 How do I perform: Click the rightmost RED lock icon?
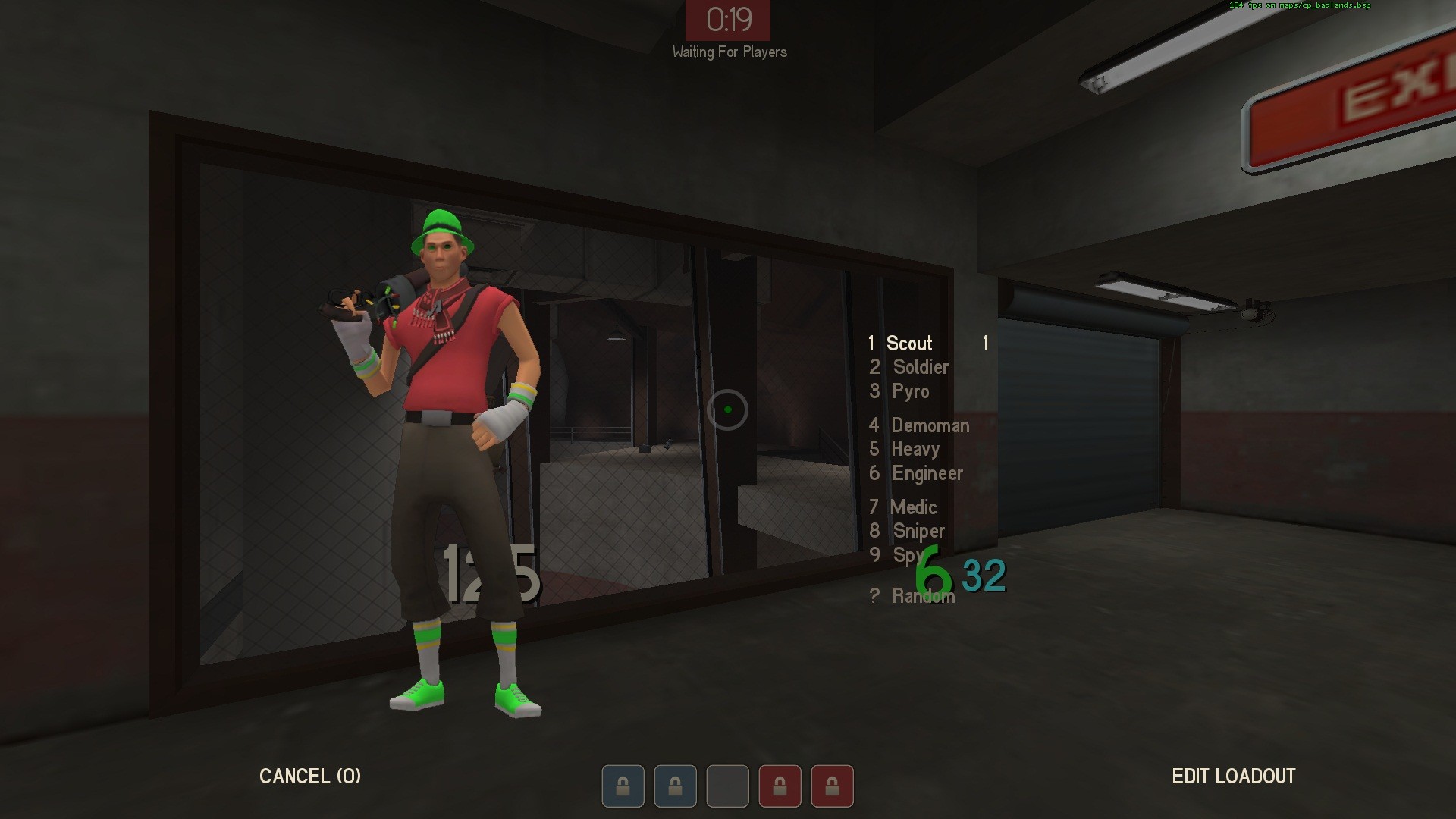tap(833, 786)
